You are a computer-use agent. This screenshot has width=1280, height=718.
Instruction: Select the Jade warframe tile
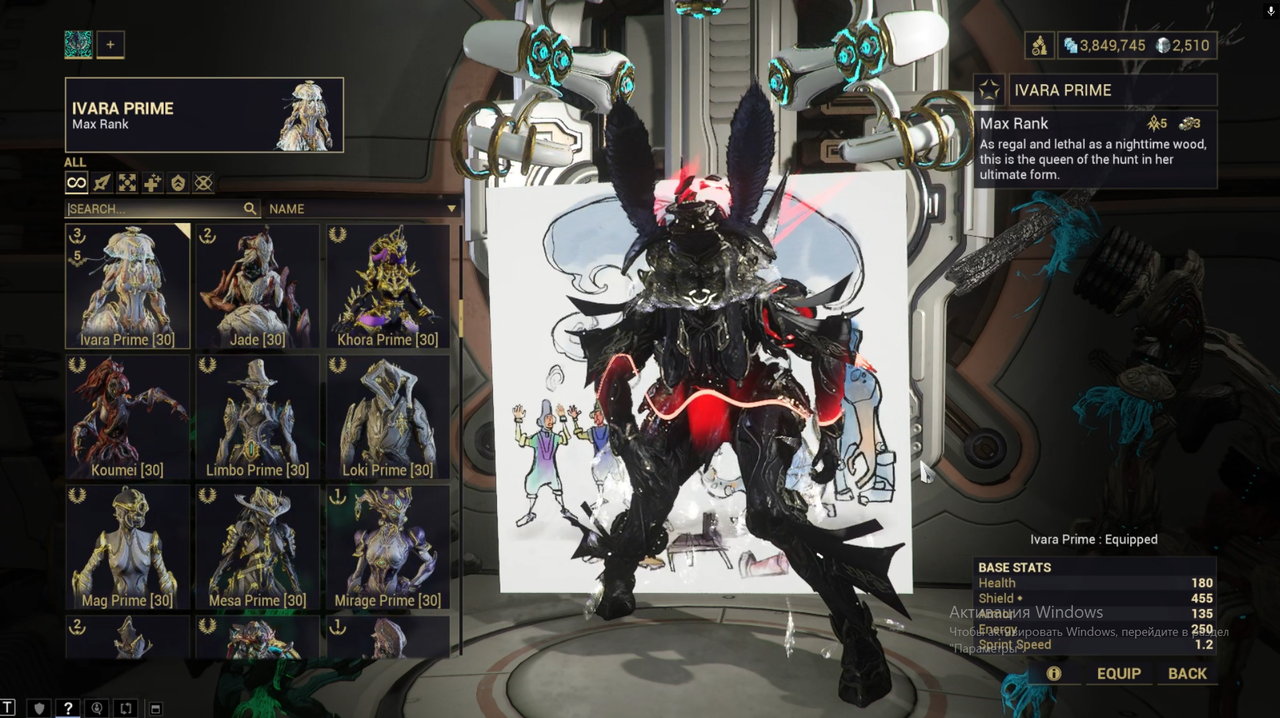click(258, 285)
